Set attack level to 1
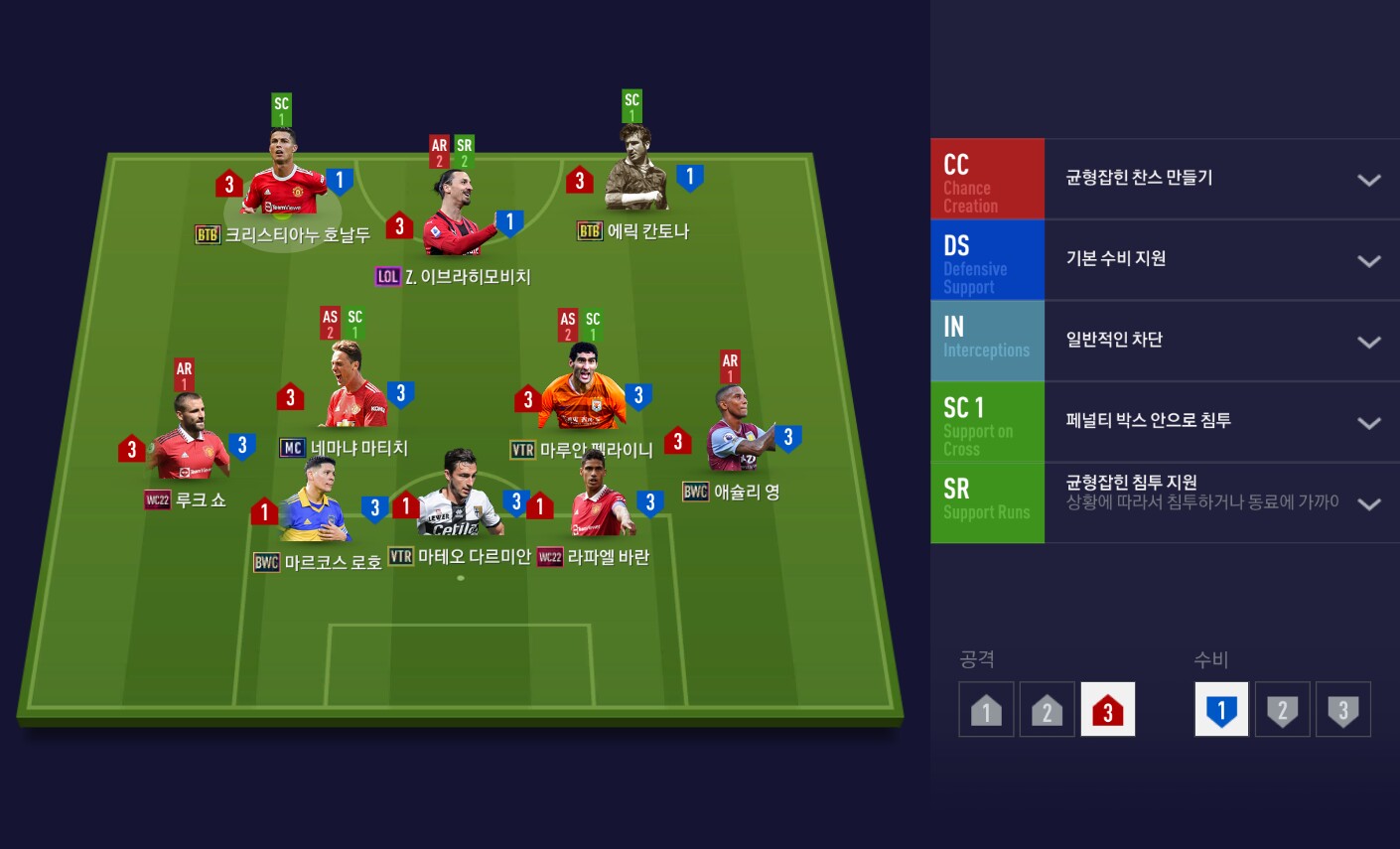The width and height of the screenshot is (1400, 849). click(986, 709)
